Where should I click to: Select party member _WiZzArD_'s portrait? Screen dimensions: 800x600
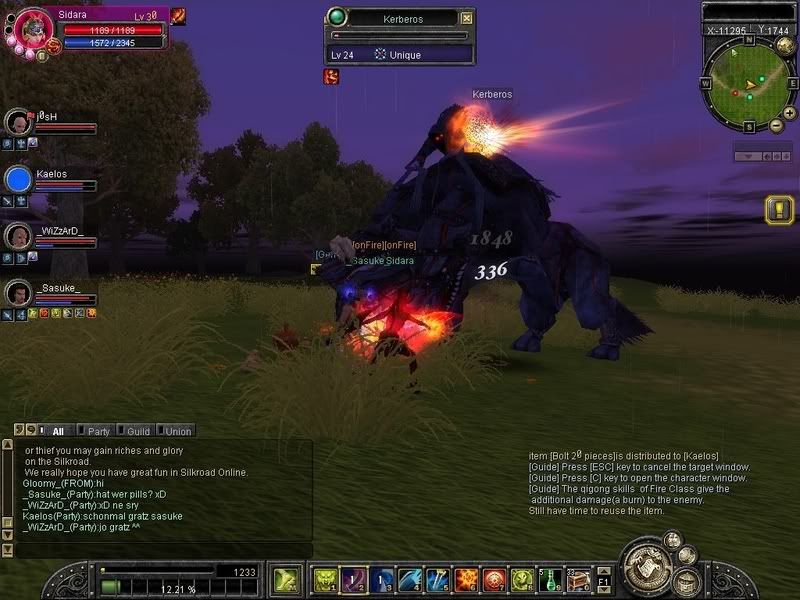[19, 236]
